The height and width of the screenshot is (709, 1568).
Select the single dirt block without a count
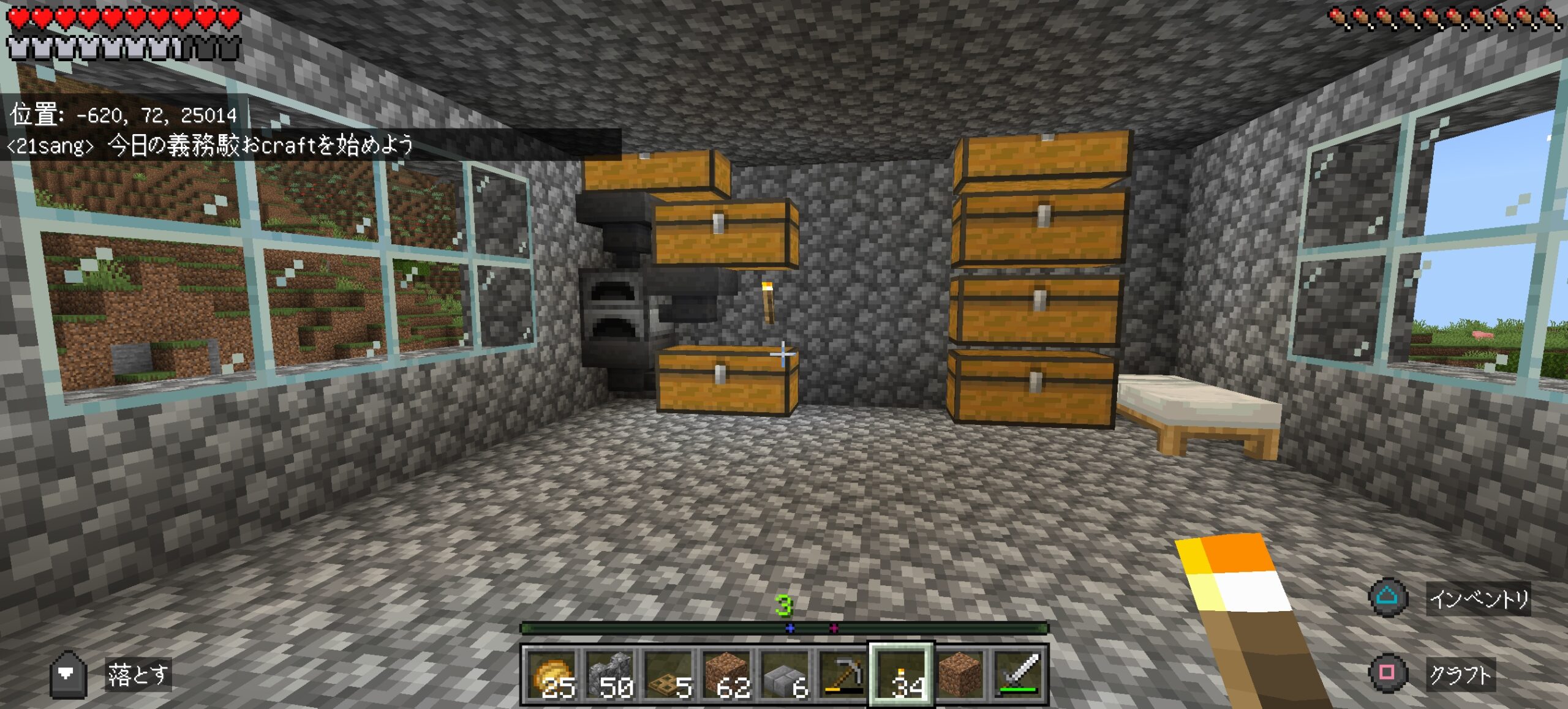point(959,674)
